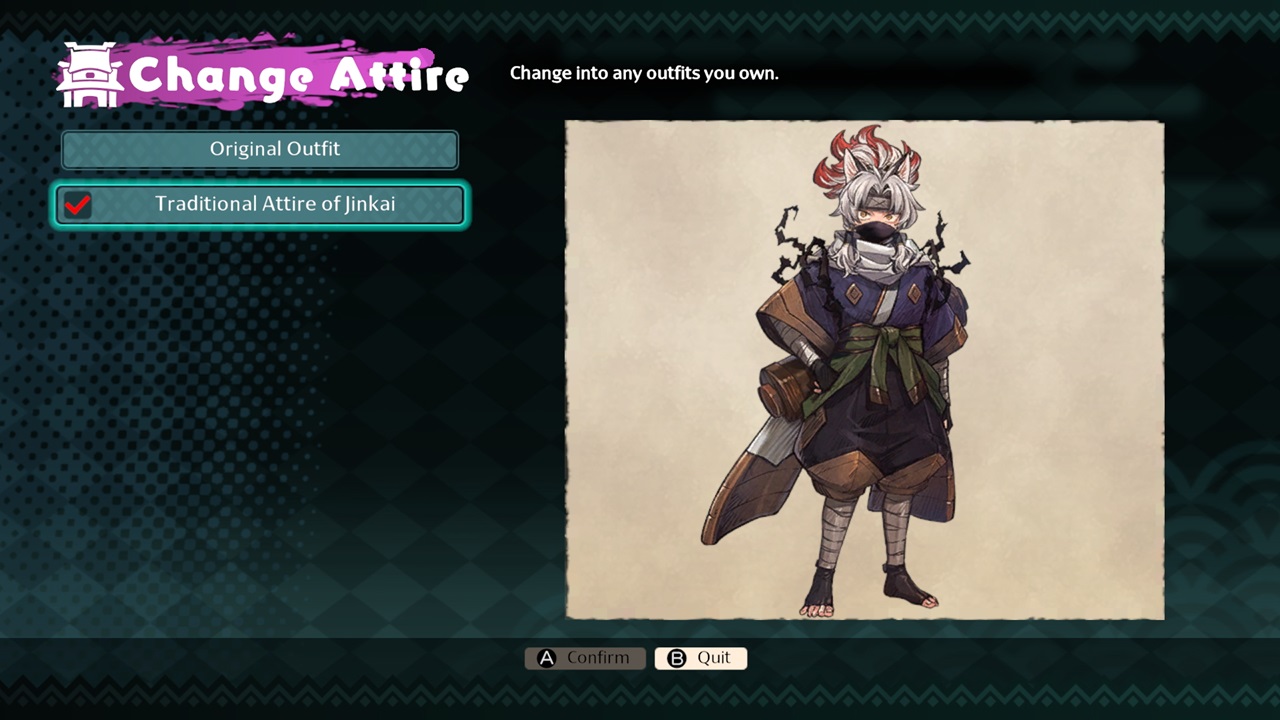Screen dimensions: 1280x720
Task: Click the red checkmark on the selected outfit
Action: pos(78,205)
